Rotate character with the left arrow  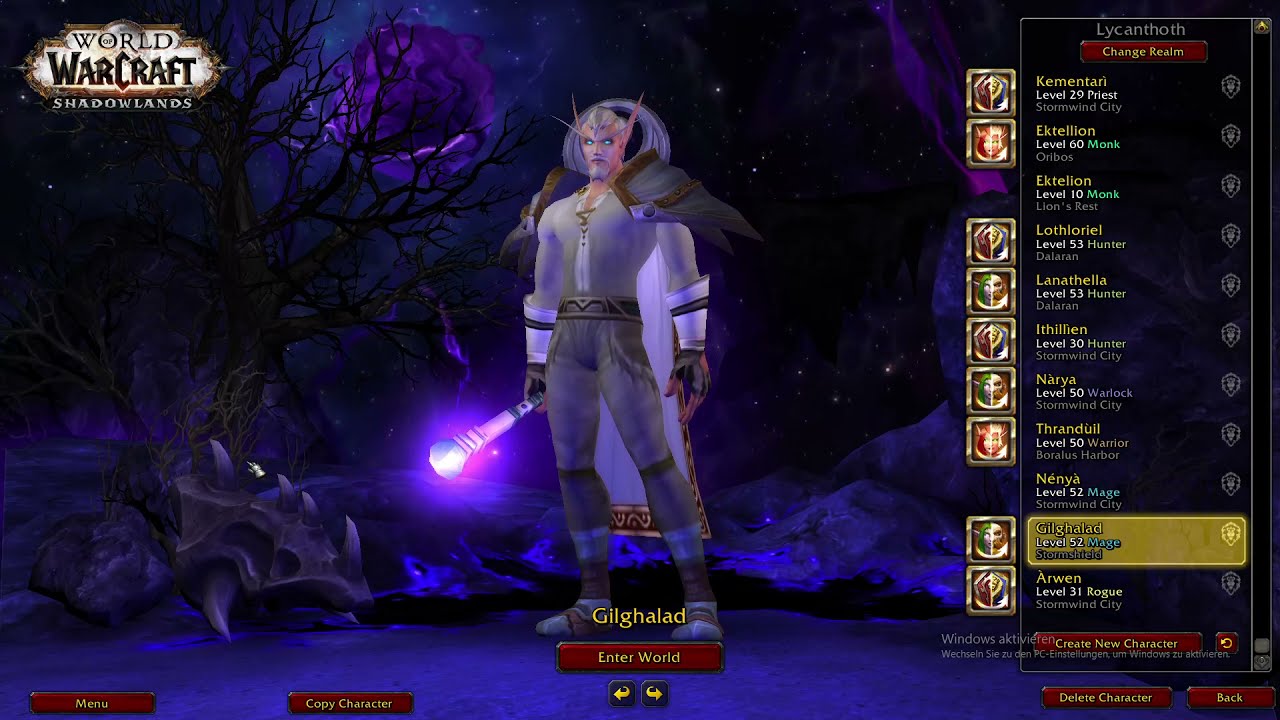click(x=622, y=693)
